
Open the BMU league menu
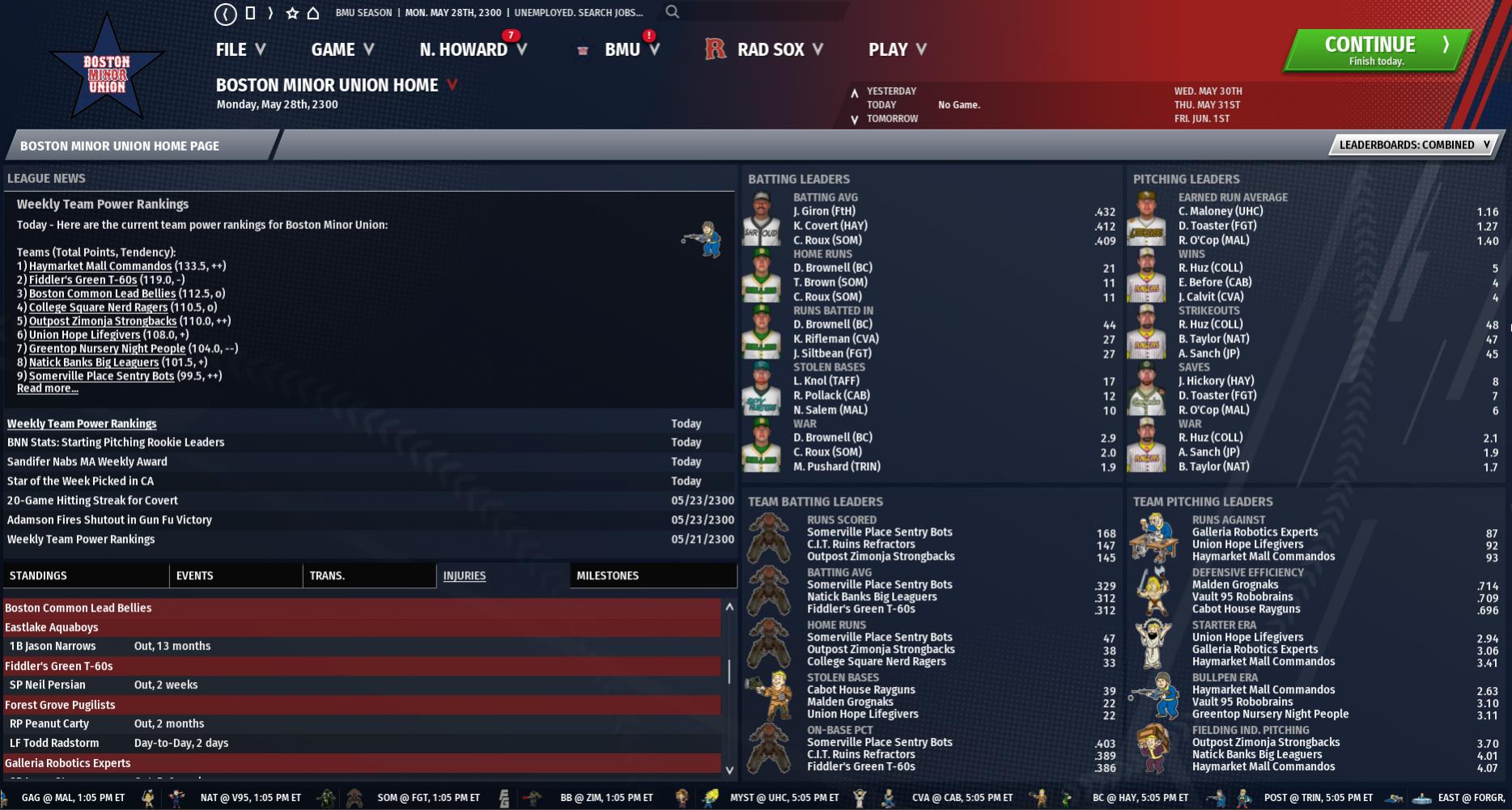631,49
